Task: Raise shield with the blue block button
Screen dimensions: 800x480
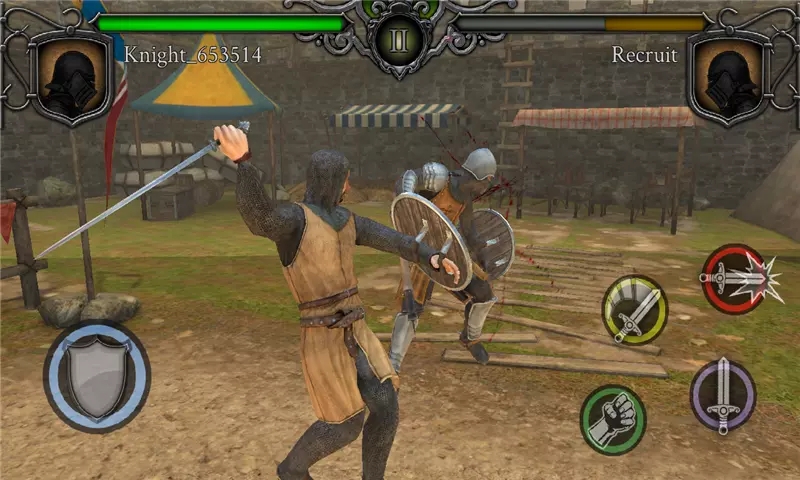Action: 97,376
